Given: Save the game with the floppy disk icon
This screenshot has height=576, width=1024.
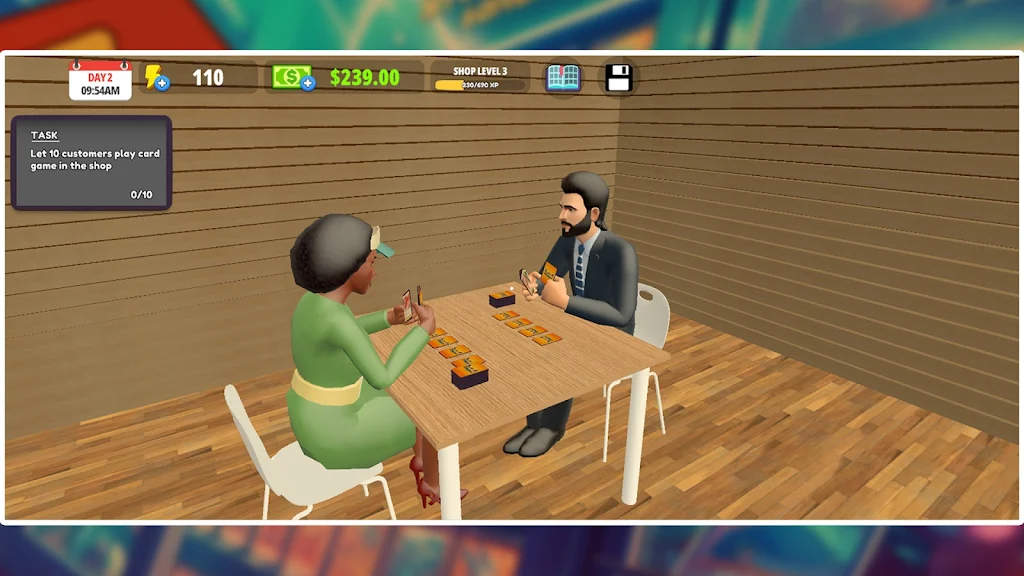Looking at the screenshot, I should (619, 78).
